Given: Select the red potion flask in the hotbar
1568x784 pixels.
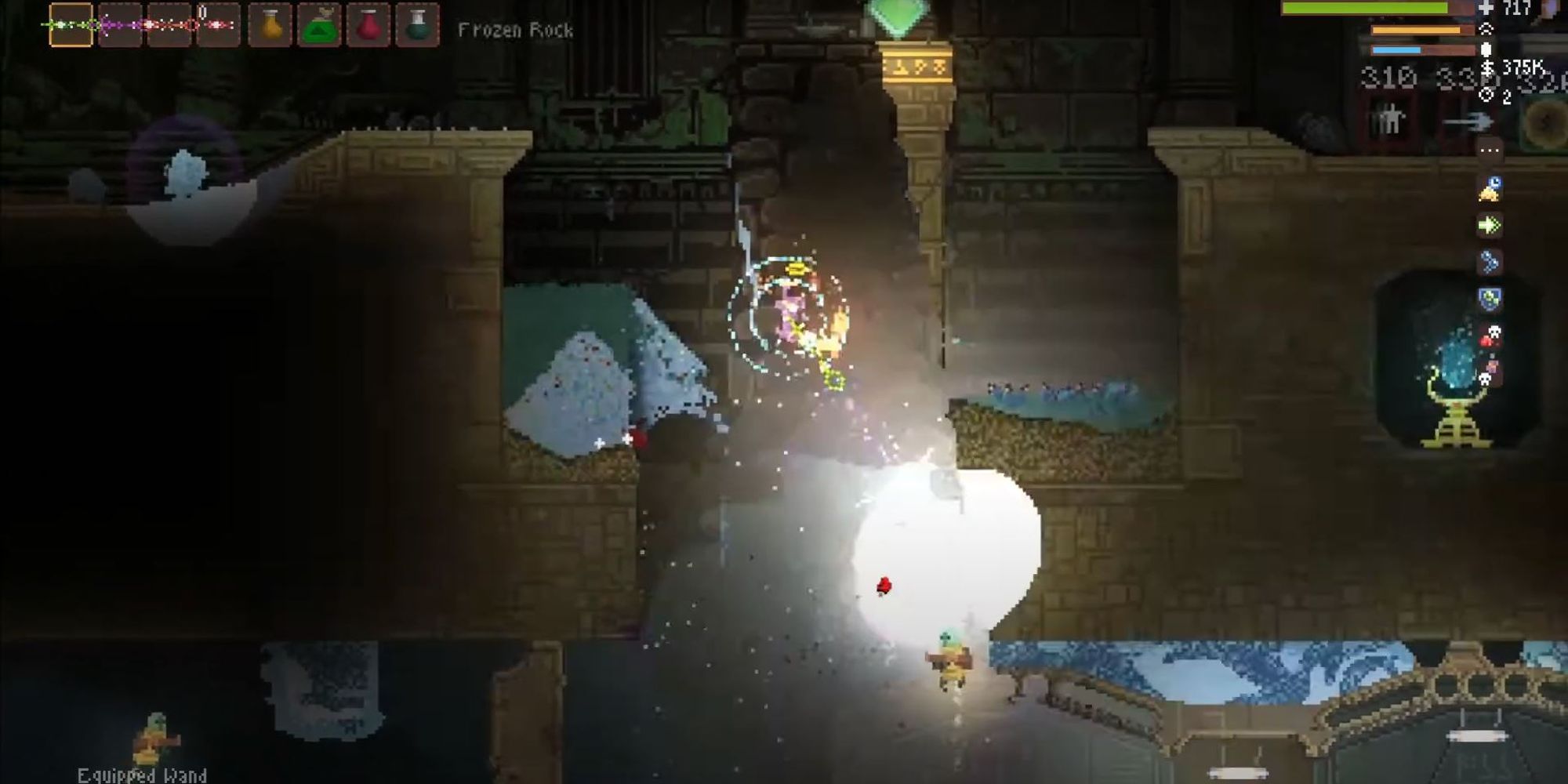Looking at the screenshot, I should [x=369, y=22].
